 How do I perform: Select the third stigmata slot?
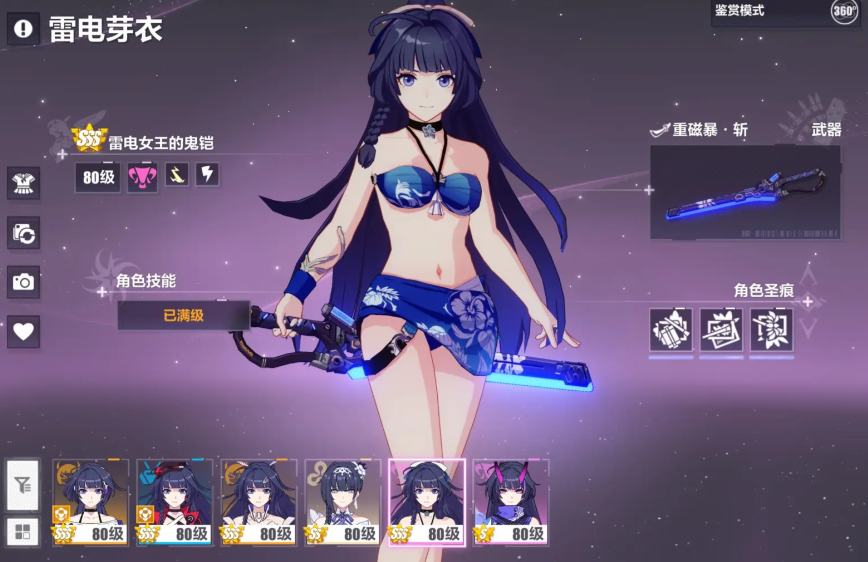(771, 330)
